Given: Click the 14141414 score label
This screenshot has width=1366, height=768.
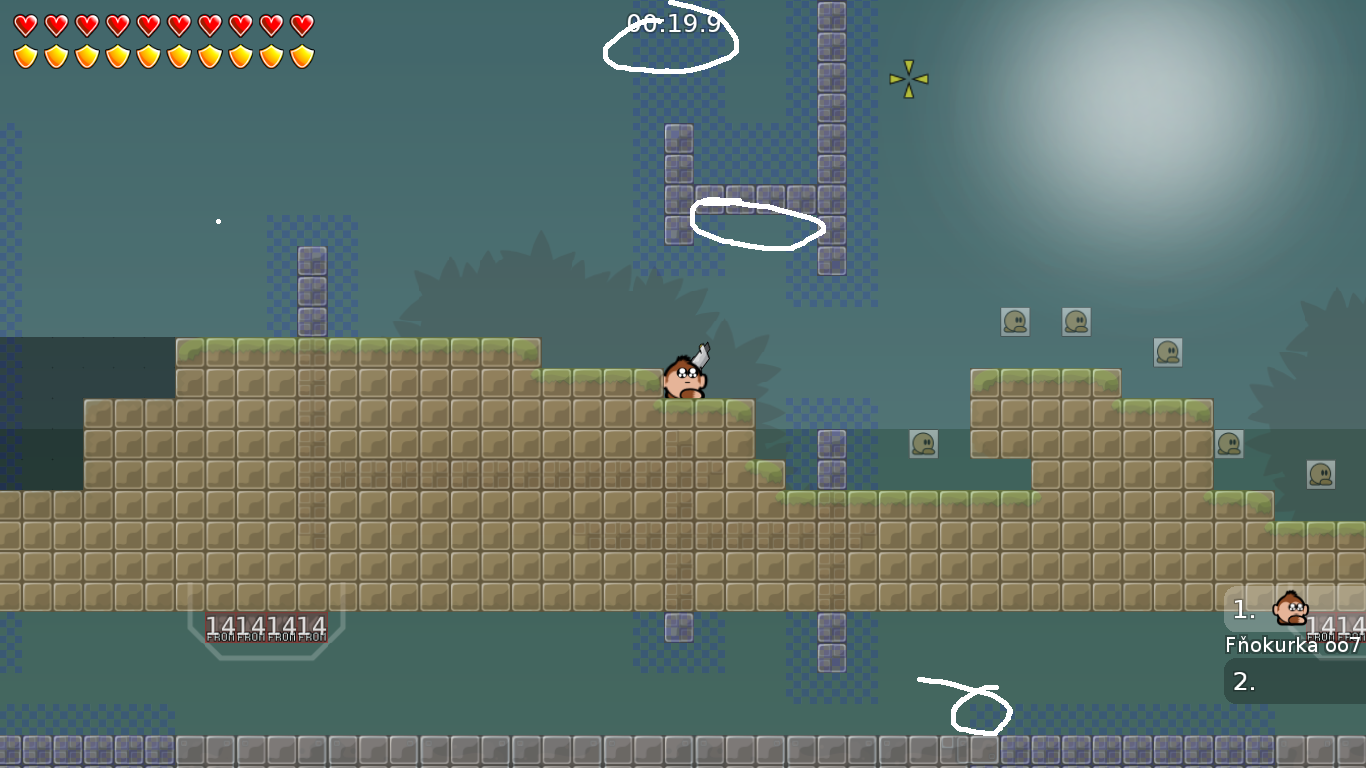Looking at the screenshot, I should (265, 625).
